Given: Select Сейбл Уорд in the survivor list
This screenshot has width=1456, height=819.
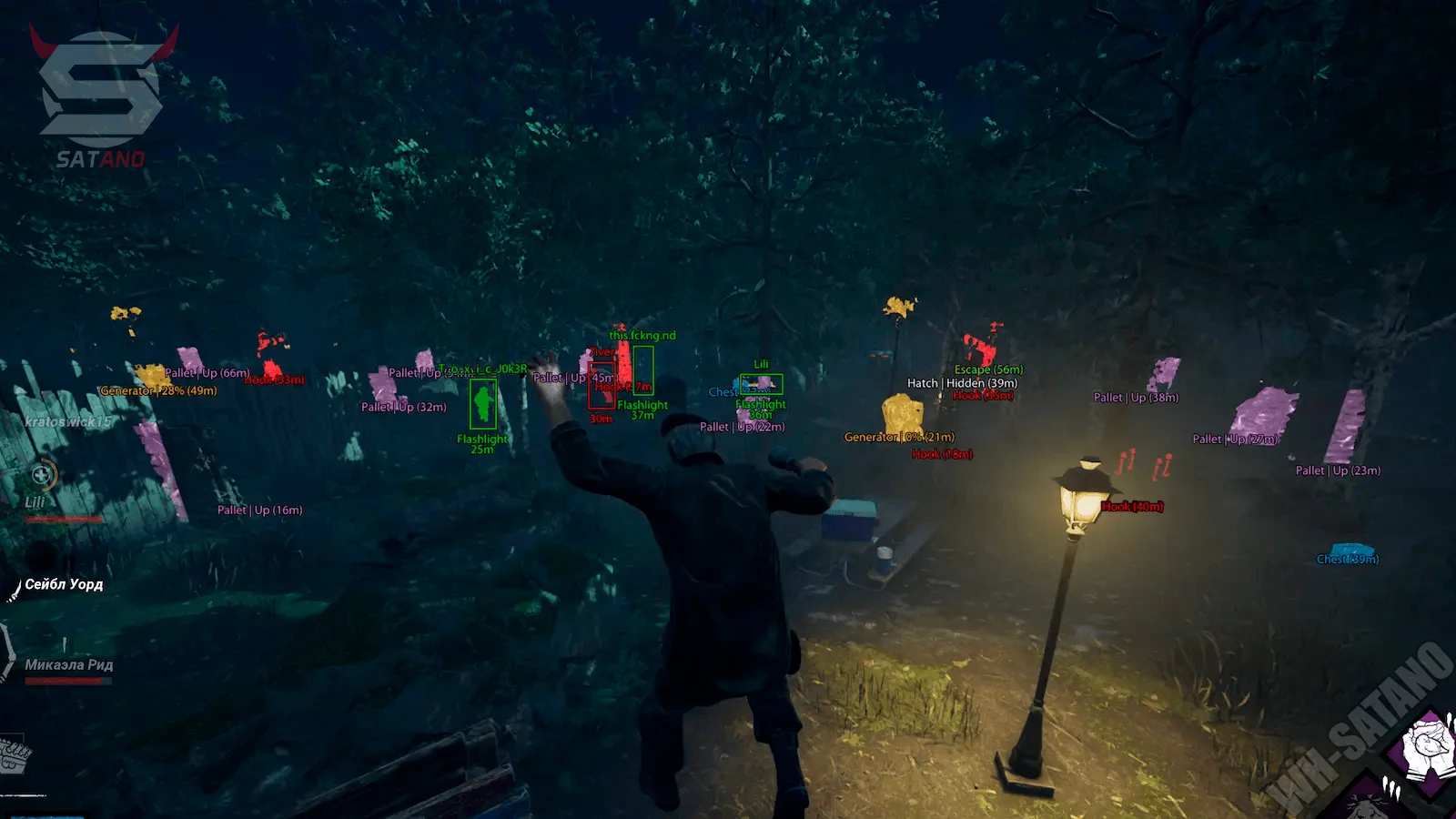Looking at the screenshot, I should [x=64, y=584].
